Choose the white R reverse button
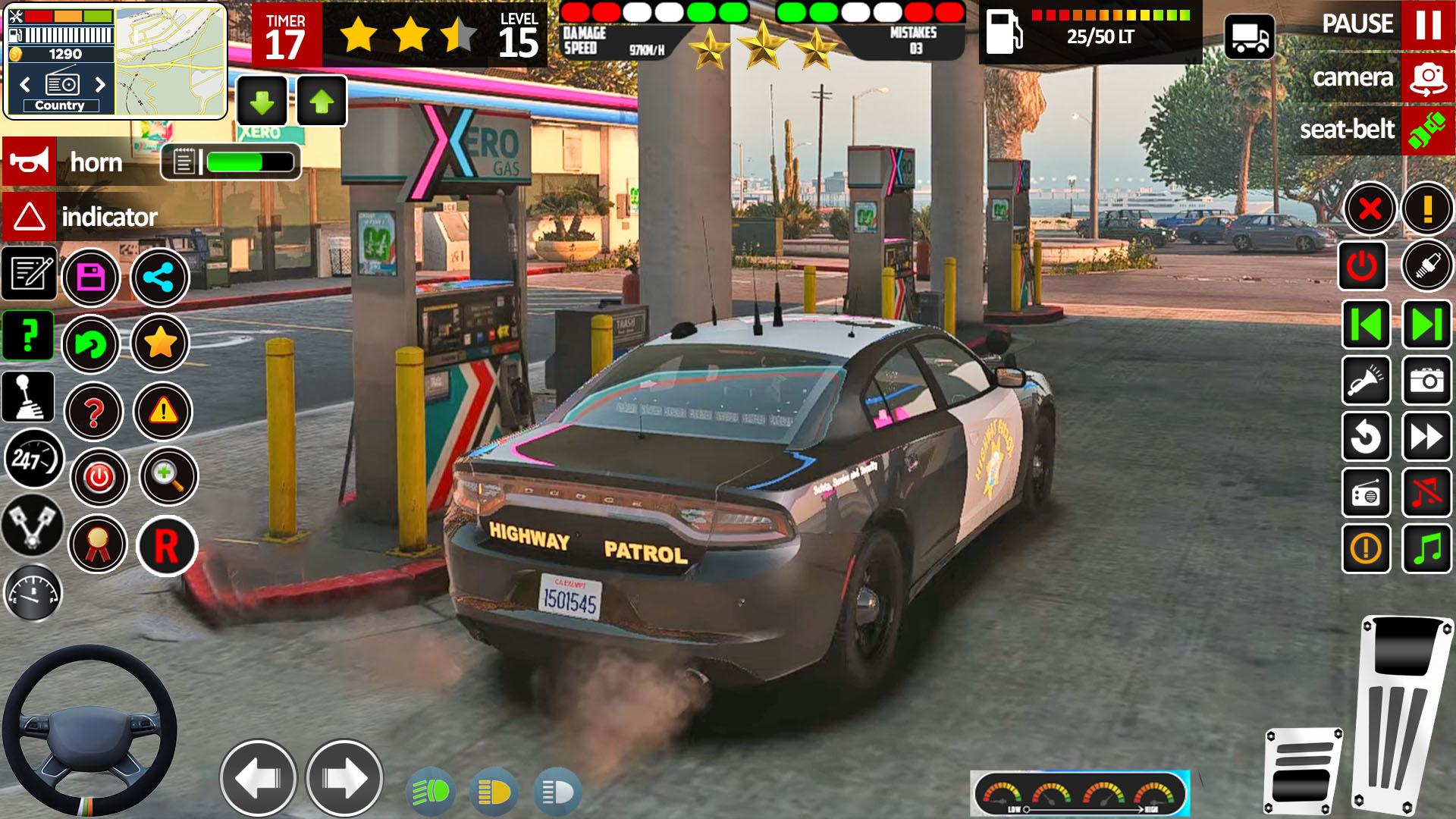This screenshot has width=1456, height=819. coord(166,546)
